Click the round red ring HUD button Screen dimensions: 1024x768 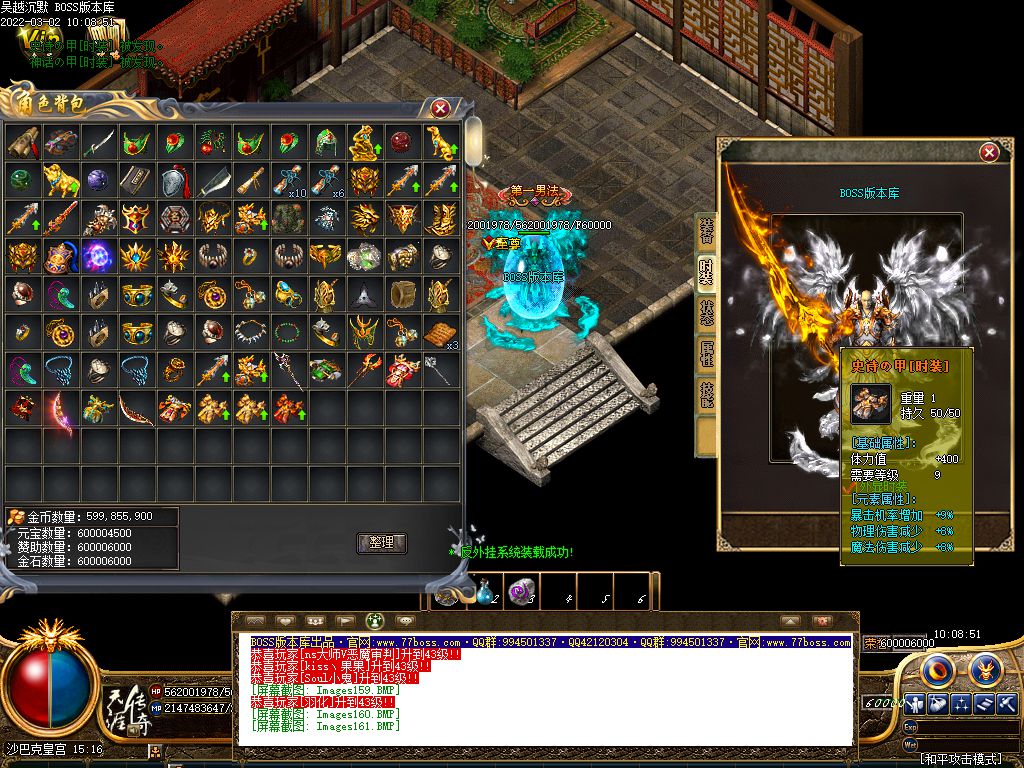pyautogui.click(x=937, y=668)
